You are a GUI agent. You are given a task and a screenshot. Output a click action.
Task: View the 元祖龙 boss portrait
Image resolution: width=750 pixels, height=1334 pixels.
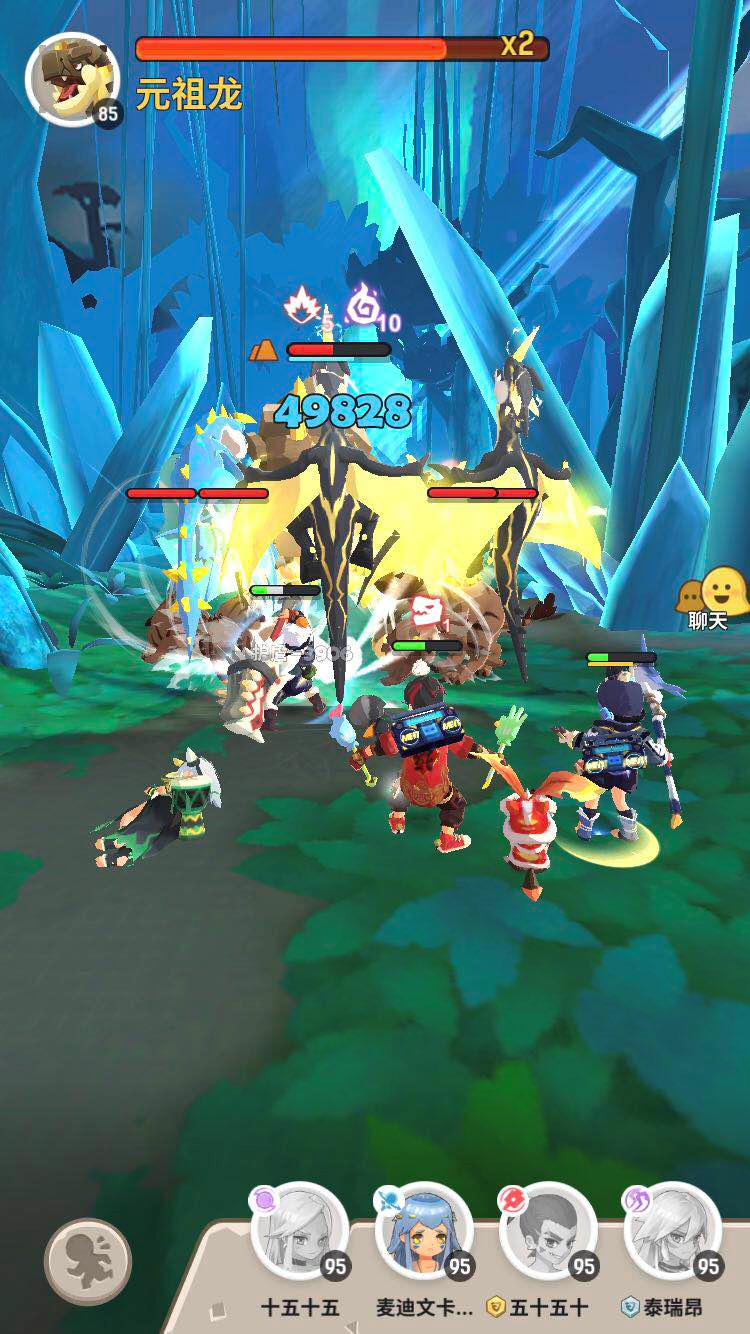(72, 80)
